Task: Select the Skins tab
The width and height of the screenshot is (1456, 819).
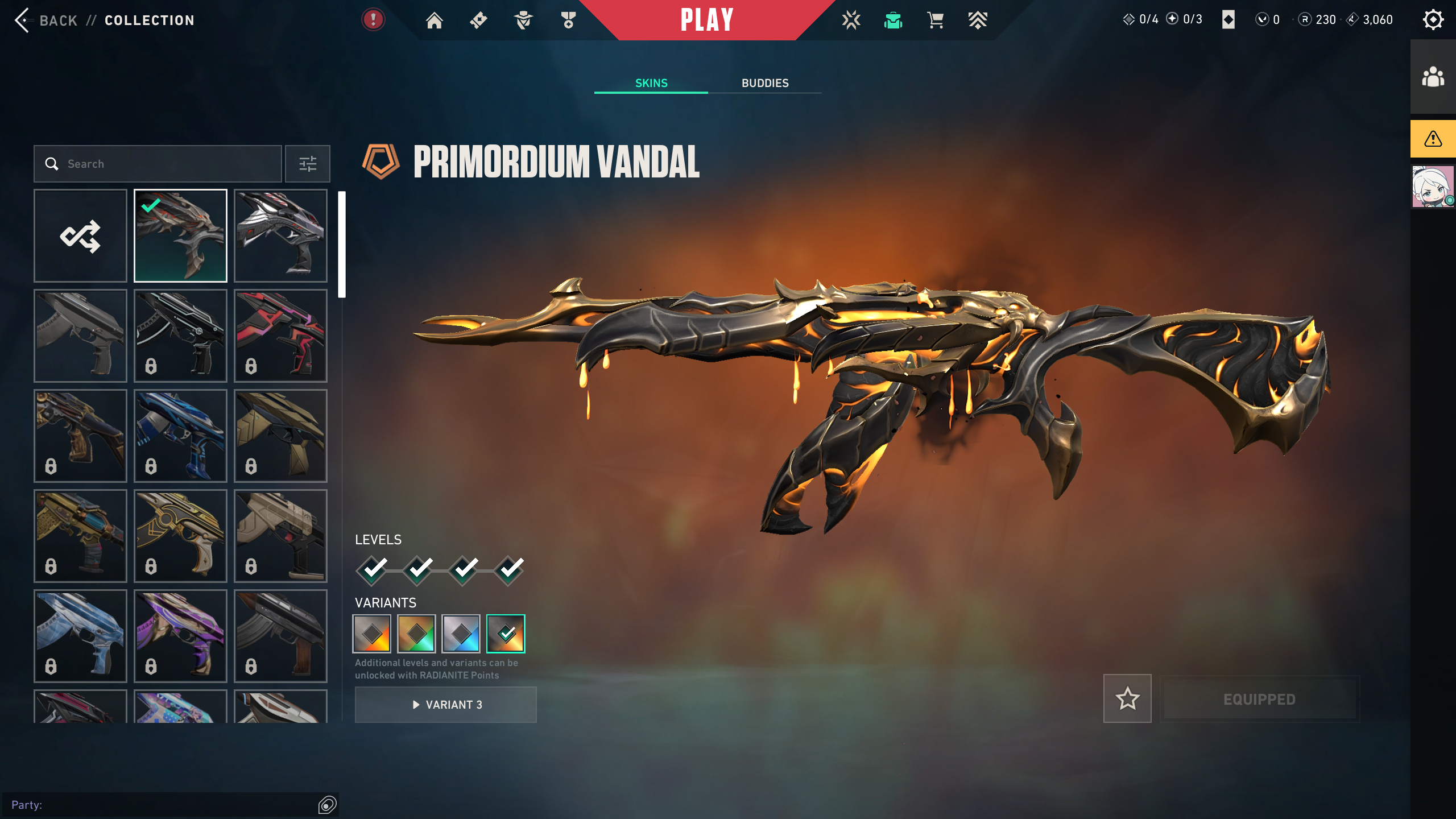Action: coord(651,83)
